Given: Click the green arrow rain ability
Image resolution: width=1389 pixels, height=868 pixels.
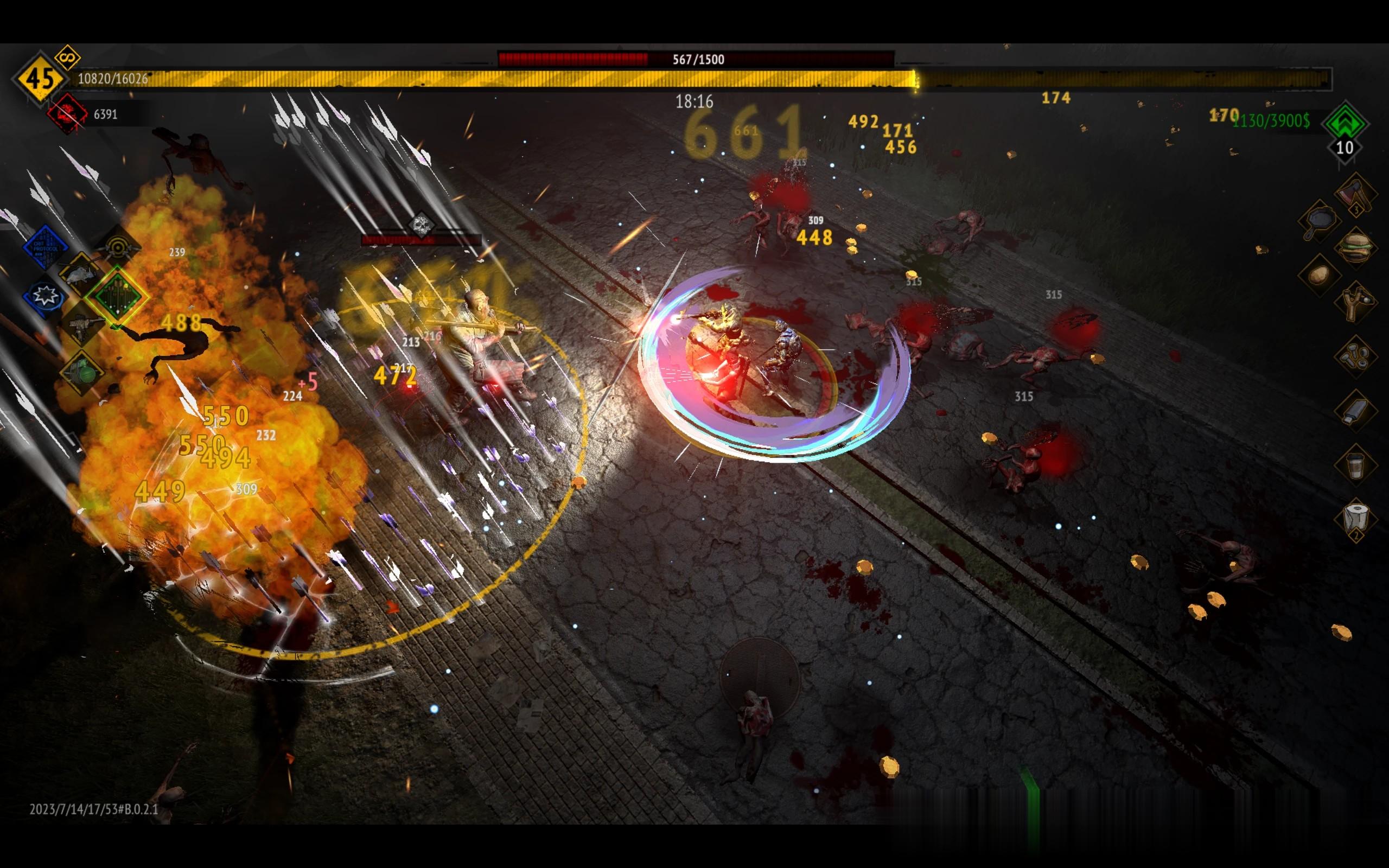Looking at the screenshot, I should click(x=117, y=296).
